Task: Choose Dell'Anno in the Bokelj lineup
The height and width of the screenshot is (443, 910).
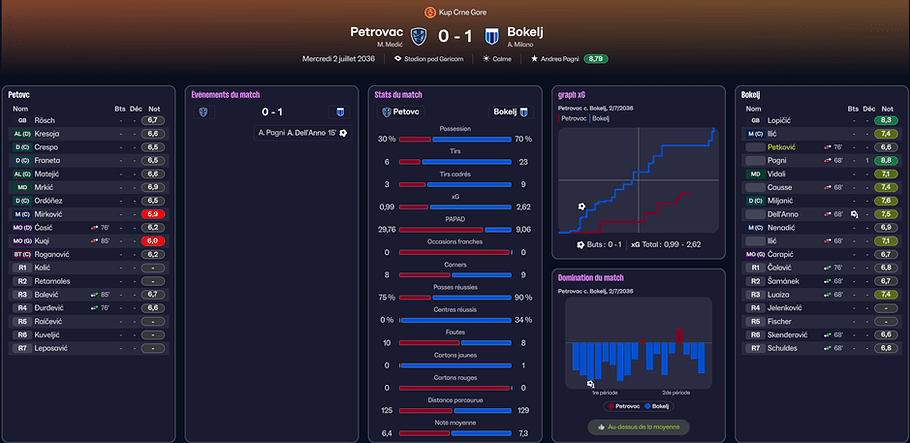Action: coord(786,214)
